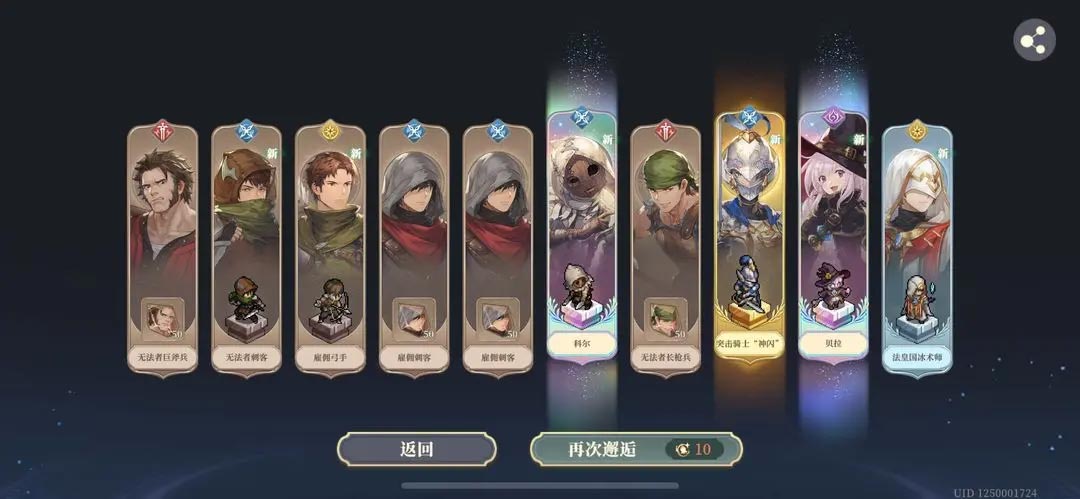The height and width of the screenshot is (499, 1080).
Task: Summon again with 再次邂逅 button
Action: tap(636, 449)
